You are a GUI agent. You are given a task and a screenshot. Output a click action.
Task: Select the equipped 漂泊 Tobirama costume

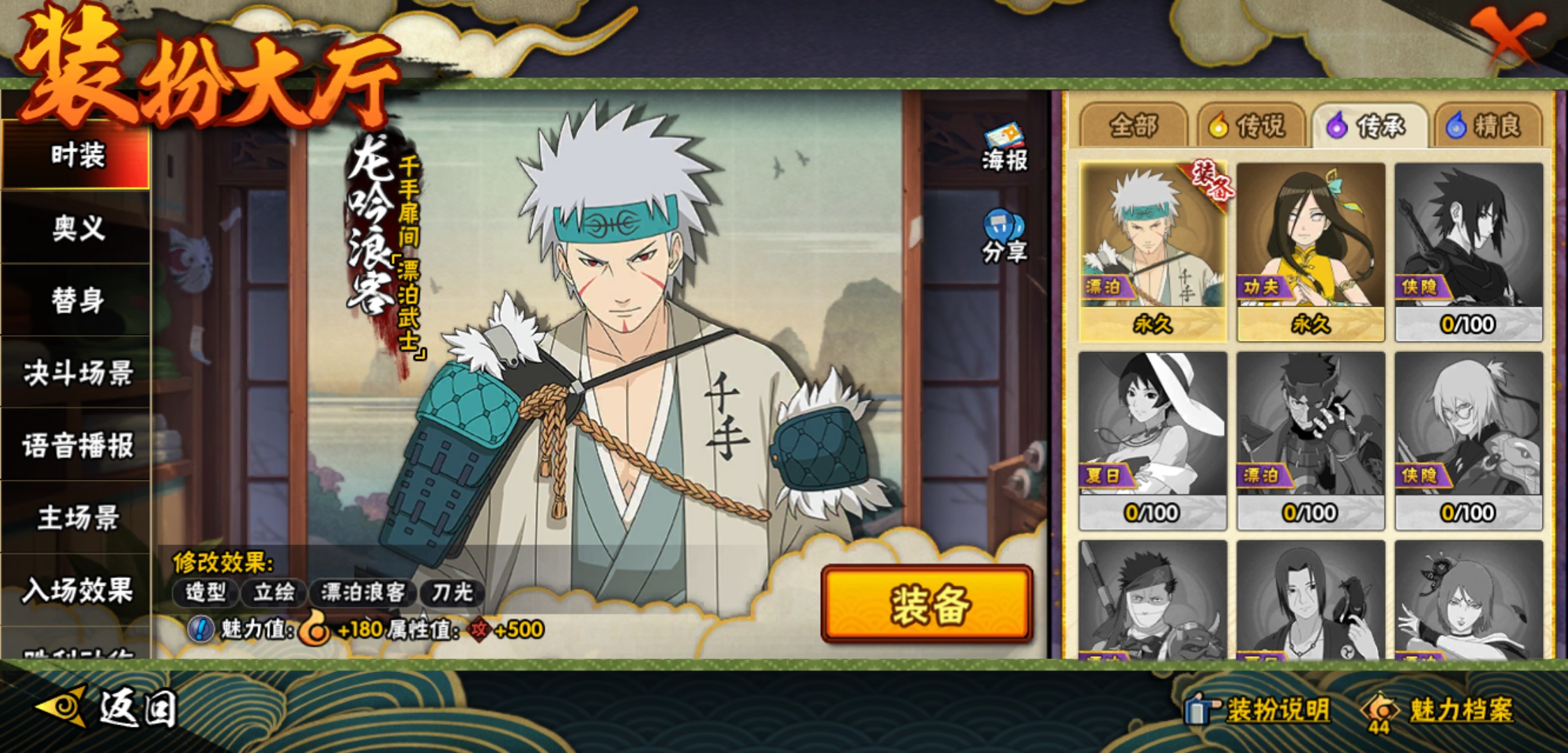point(1152,251)
